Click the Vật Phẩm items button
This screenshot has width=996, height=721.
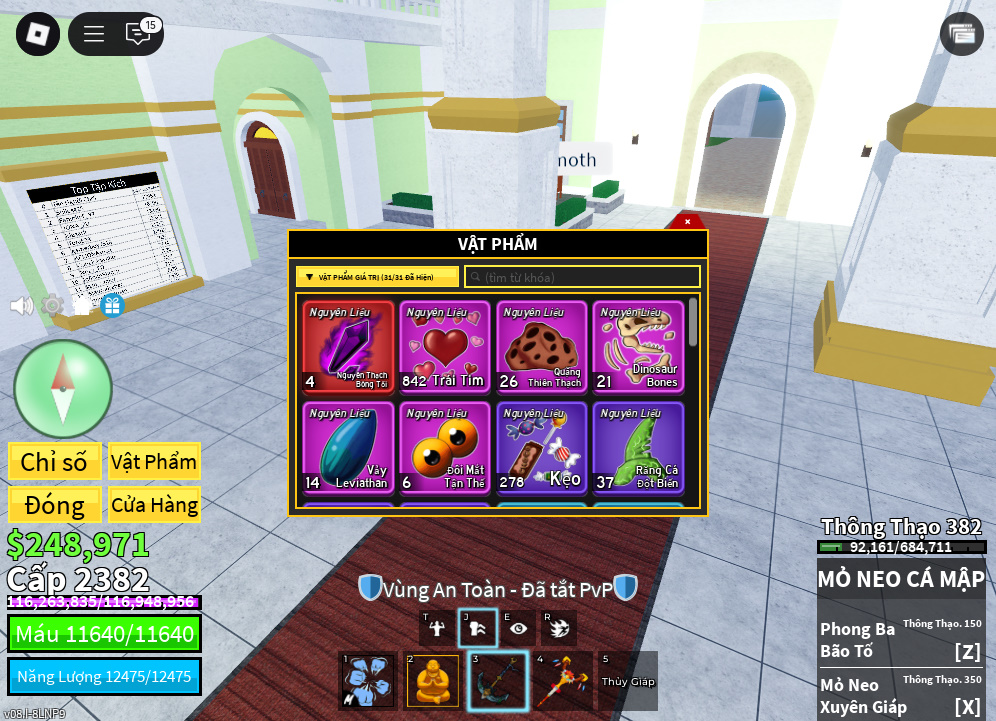coord(154,462)
